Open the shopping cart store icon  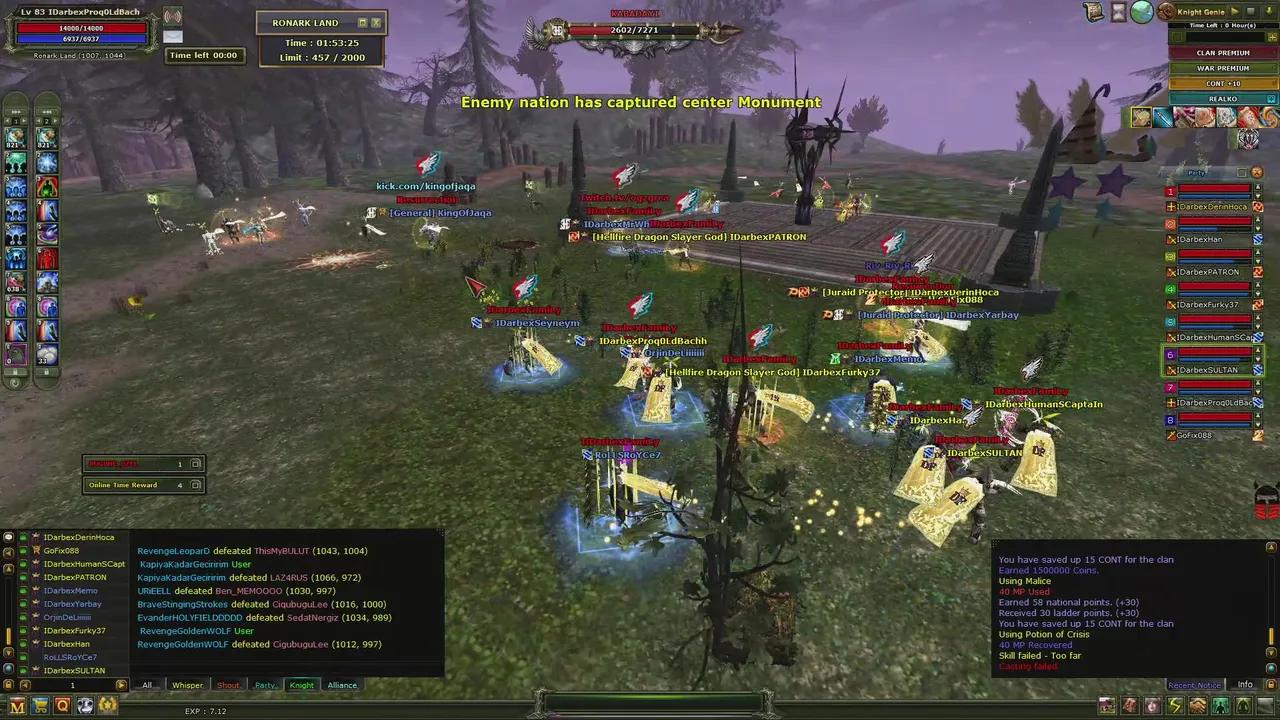tap(40, 706)
